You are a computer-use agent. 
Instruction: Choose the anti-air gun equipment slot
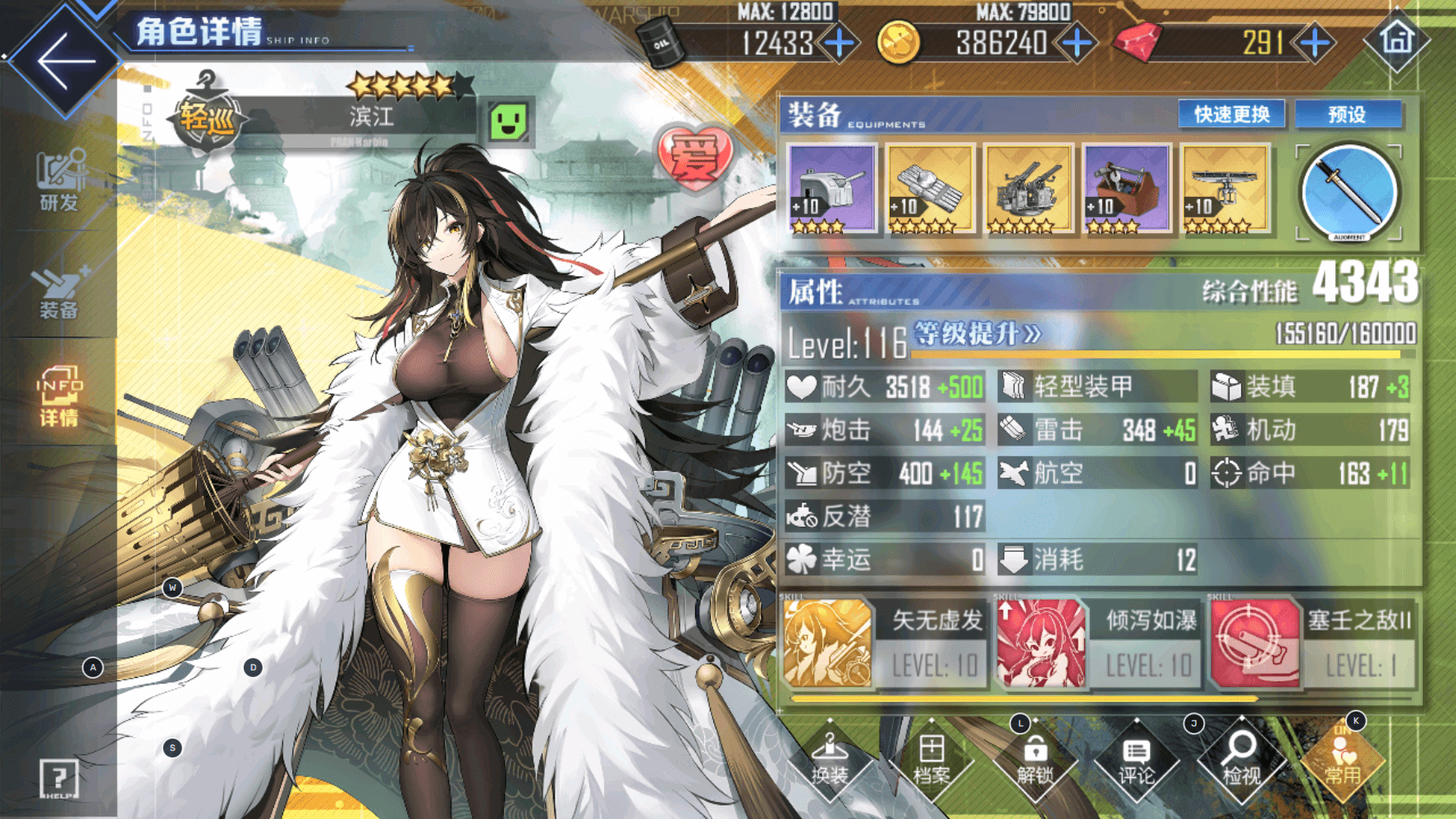point(1028,189)
